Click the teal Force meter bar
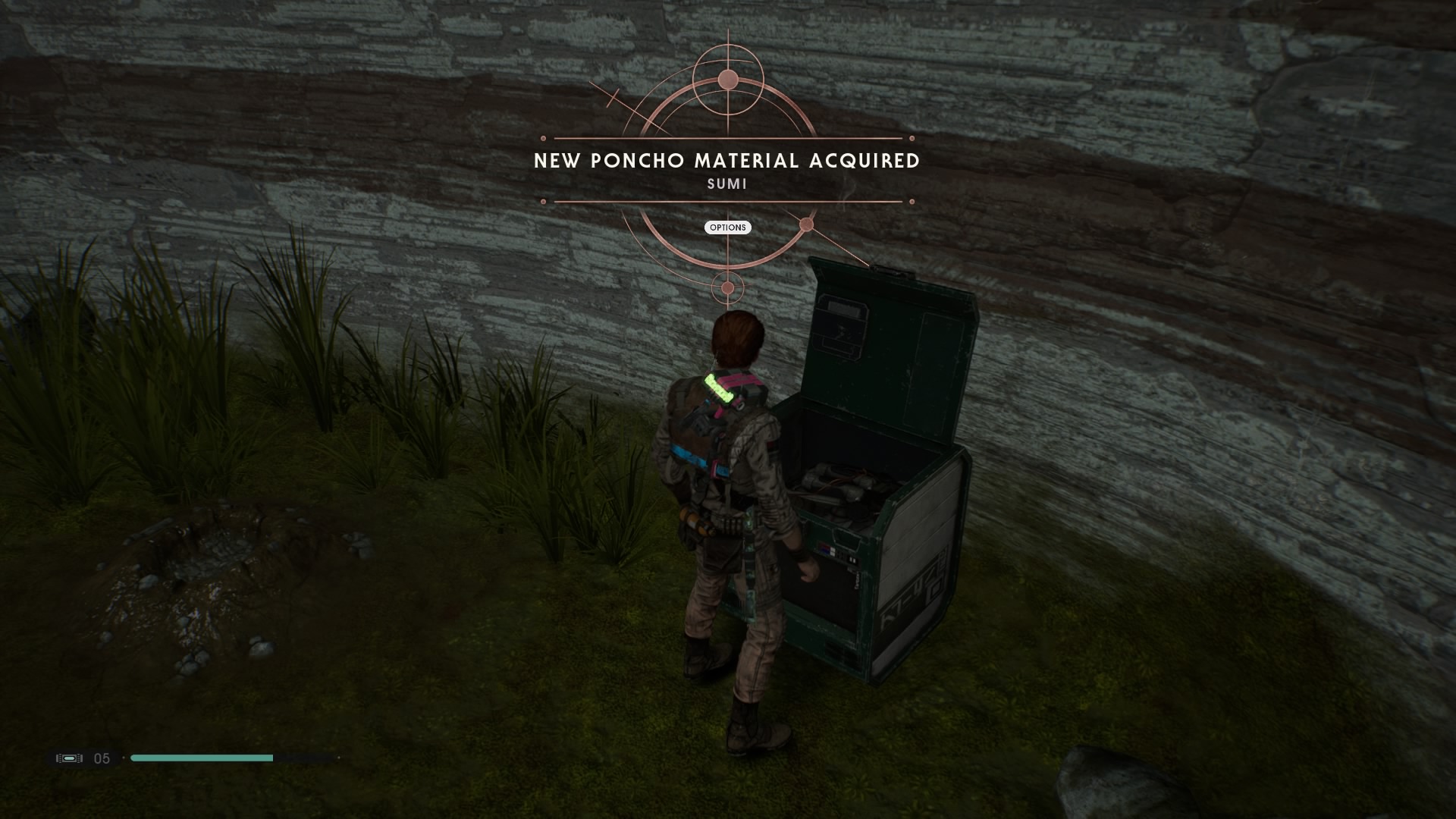 201,758
